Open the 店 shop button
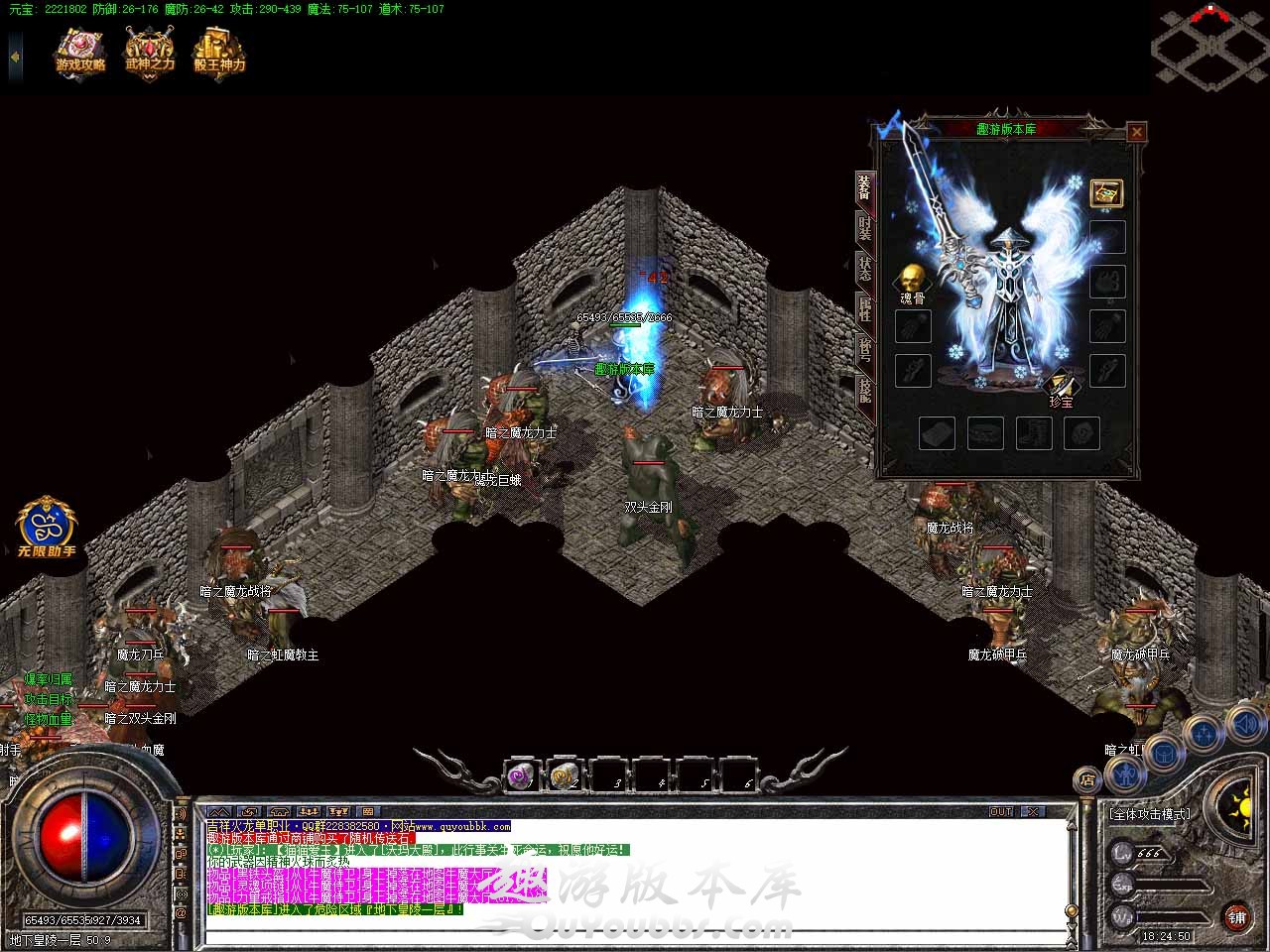This screenshot has height=952, width=1270. pyautogui.click(x=1088, y=780)
